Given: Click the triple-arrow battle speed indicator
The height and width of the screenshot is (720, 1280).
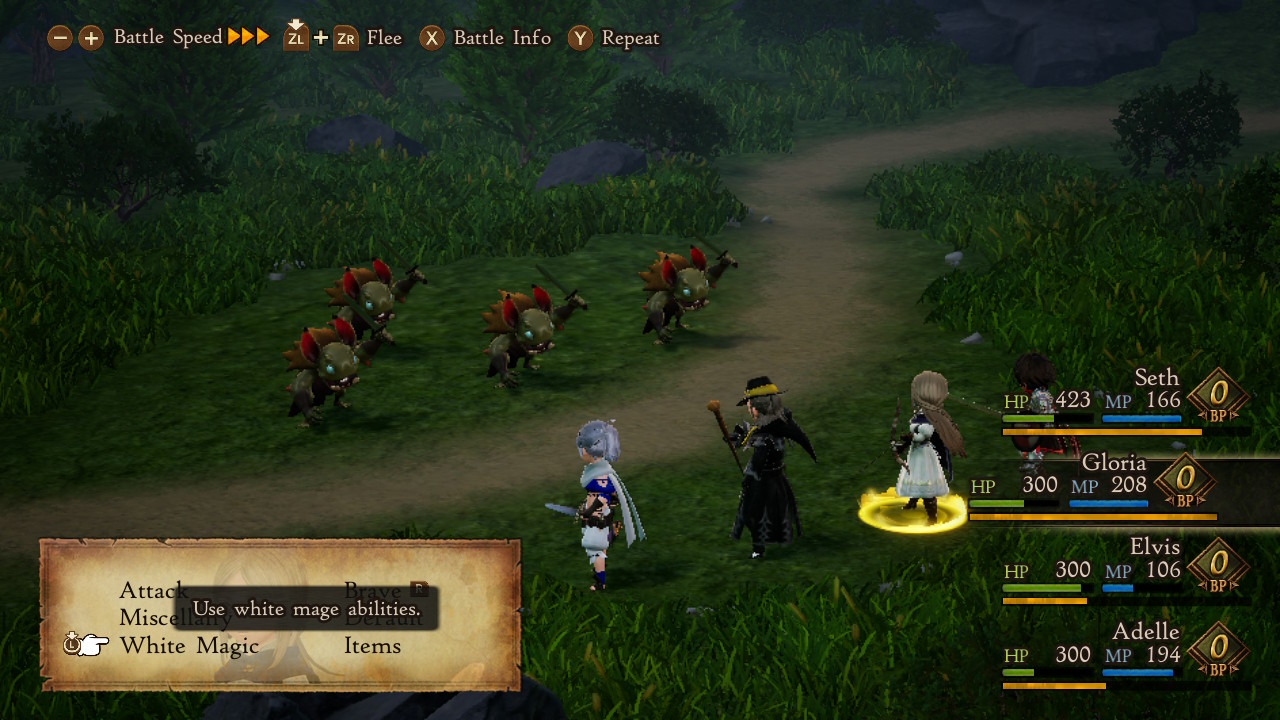Looking at the screenshot, I should pos(248,36).
